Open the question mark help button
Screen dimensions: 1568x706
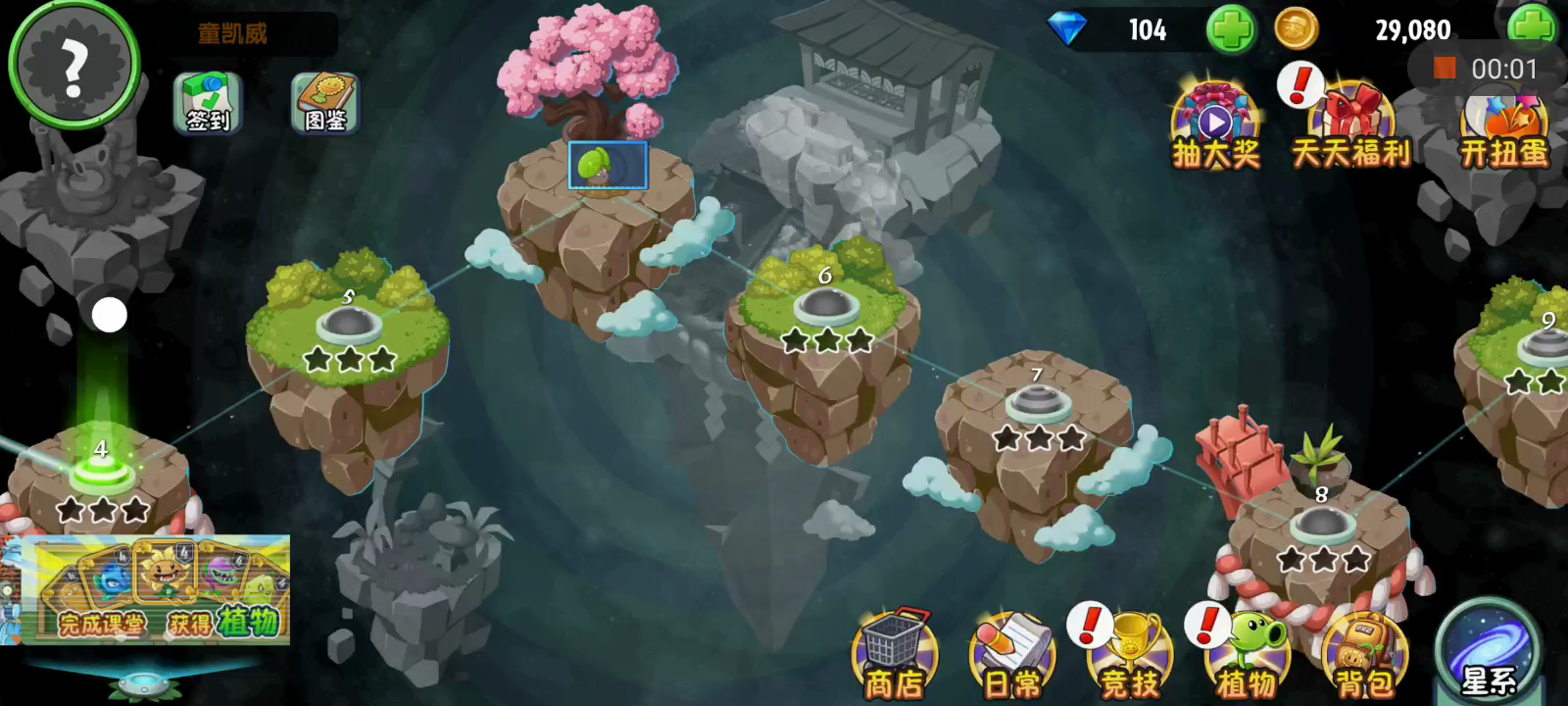tap(73, 66)
